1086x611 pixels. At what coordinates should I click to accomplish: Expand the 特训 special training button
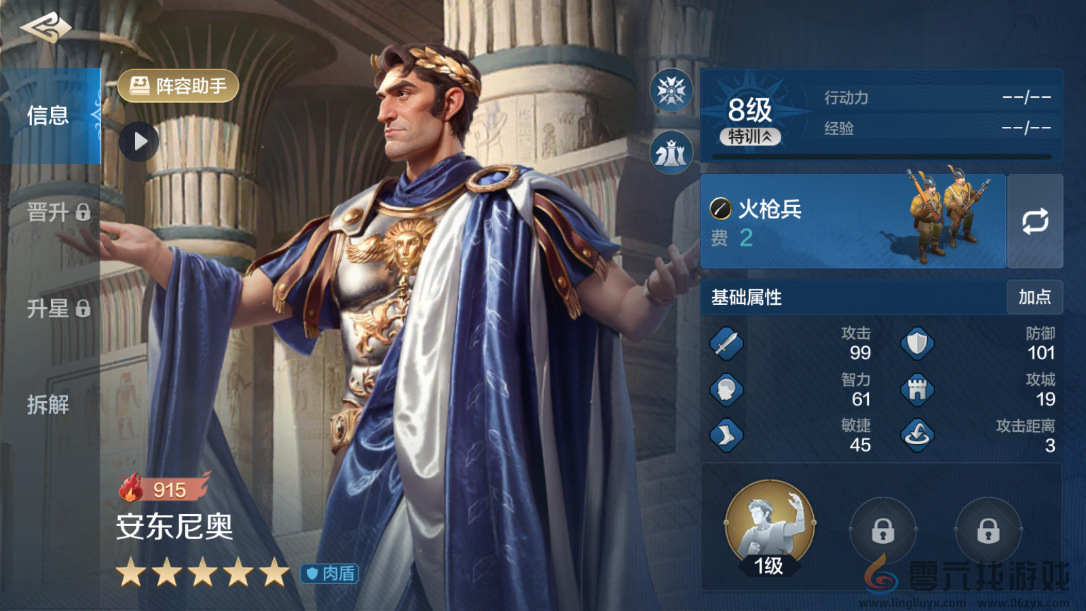(750, 137)
